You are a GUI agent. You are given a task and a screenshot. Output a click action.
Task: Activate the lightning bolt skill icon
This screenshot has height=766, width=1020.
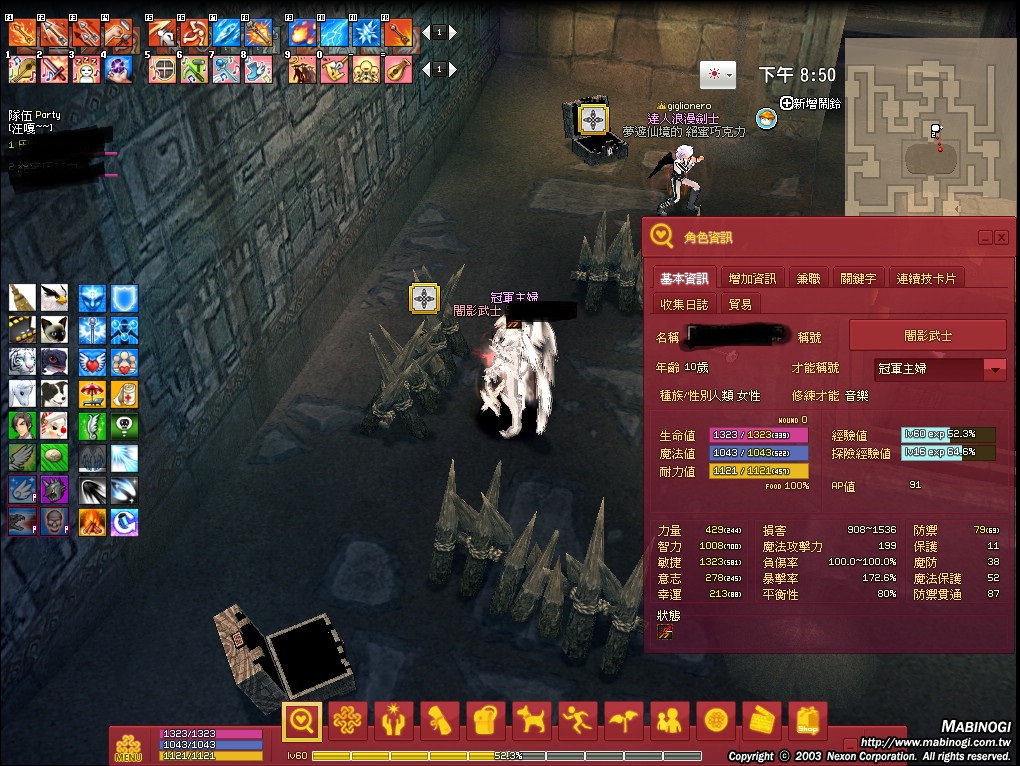point(333,33)
